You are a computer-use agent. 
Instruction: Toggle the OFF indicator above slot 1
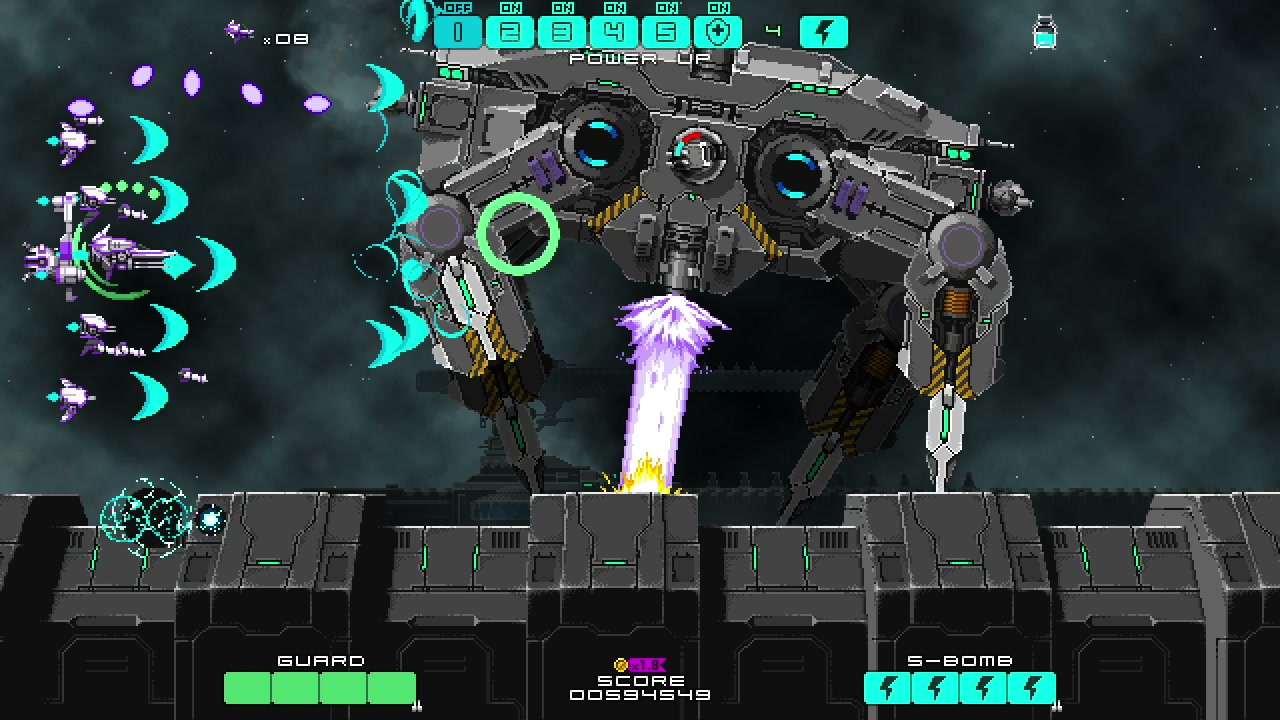click(x=457, y=7)
